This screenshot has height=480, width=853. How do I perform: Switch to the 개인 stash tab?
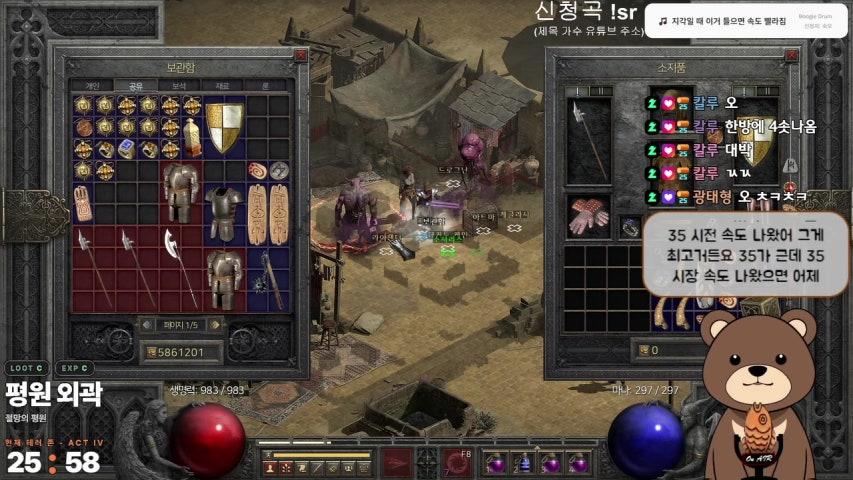point(93,86)
